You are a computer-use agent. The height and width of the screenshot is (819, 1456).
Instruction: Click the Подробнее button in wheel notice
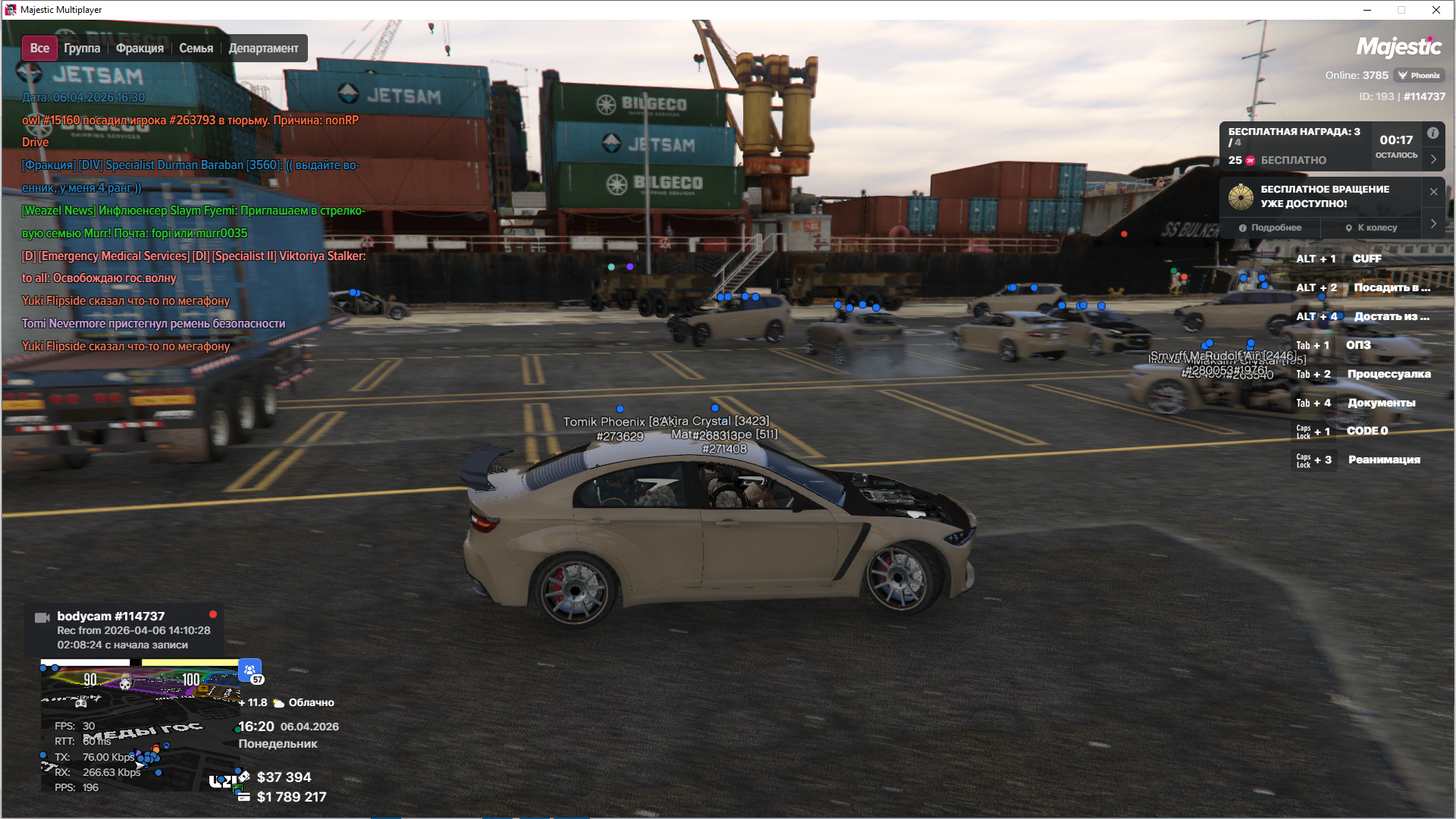(1270, 227)
